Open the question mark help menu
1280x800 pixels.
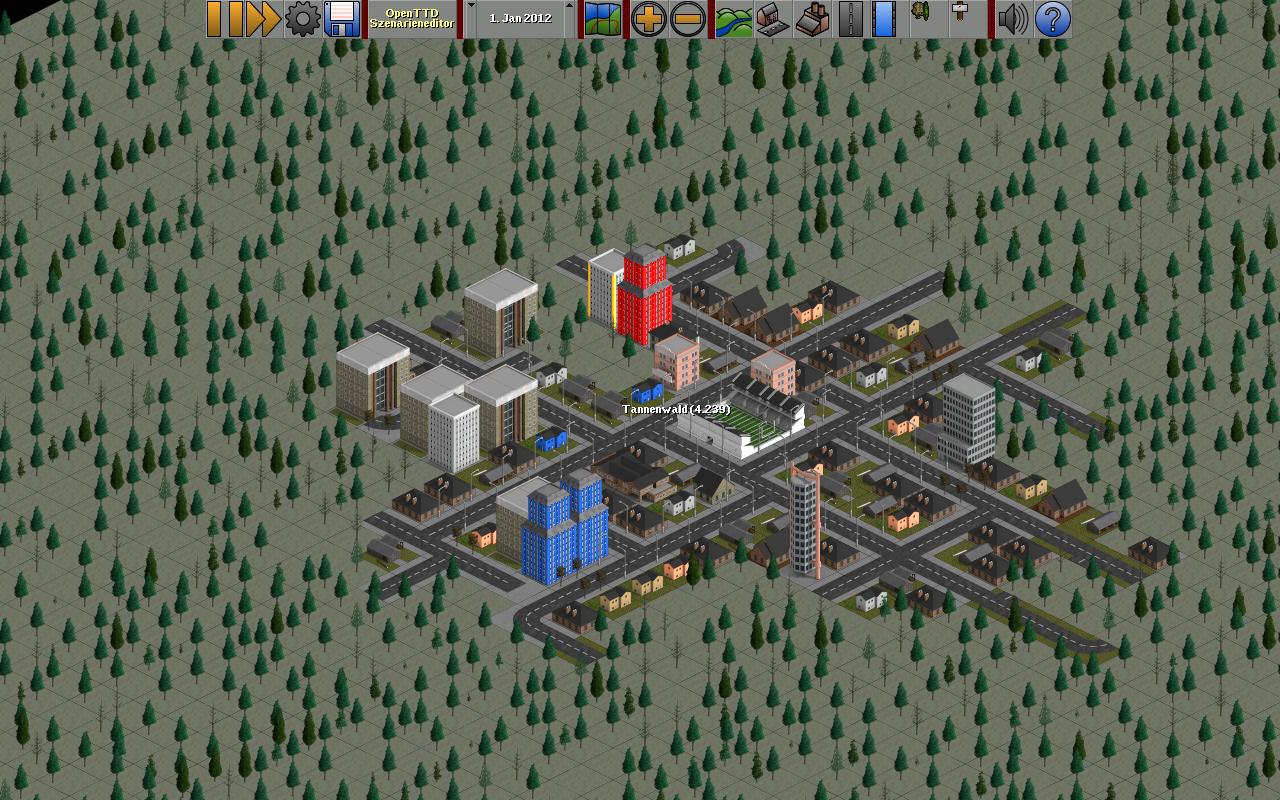click(x=1052, y=19)
